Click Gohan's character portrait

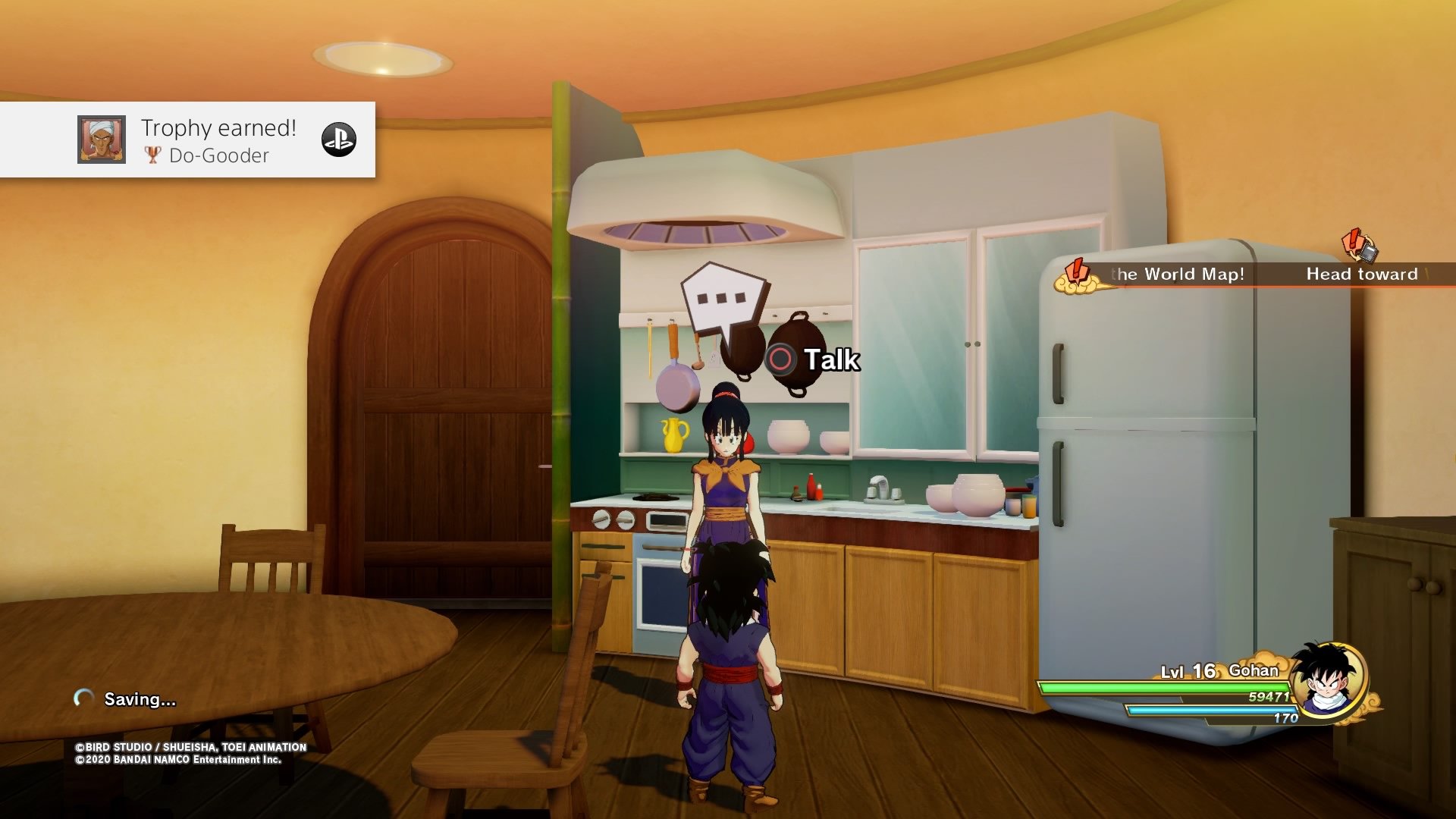click(x=1327, y=679)
